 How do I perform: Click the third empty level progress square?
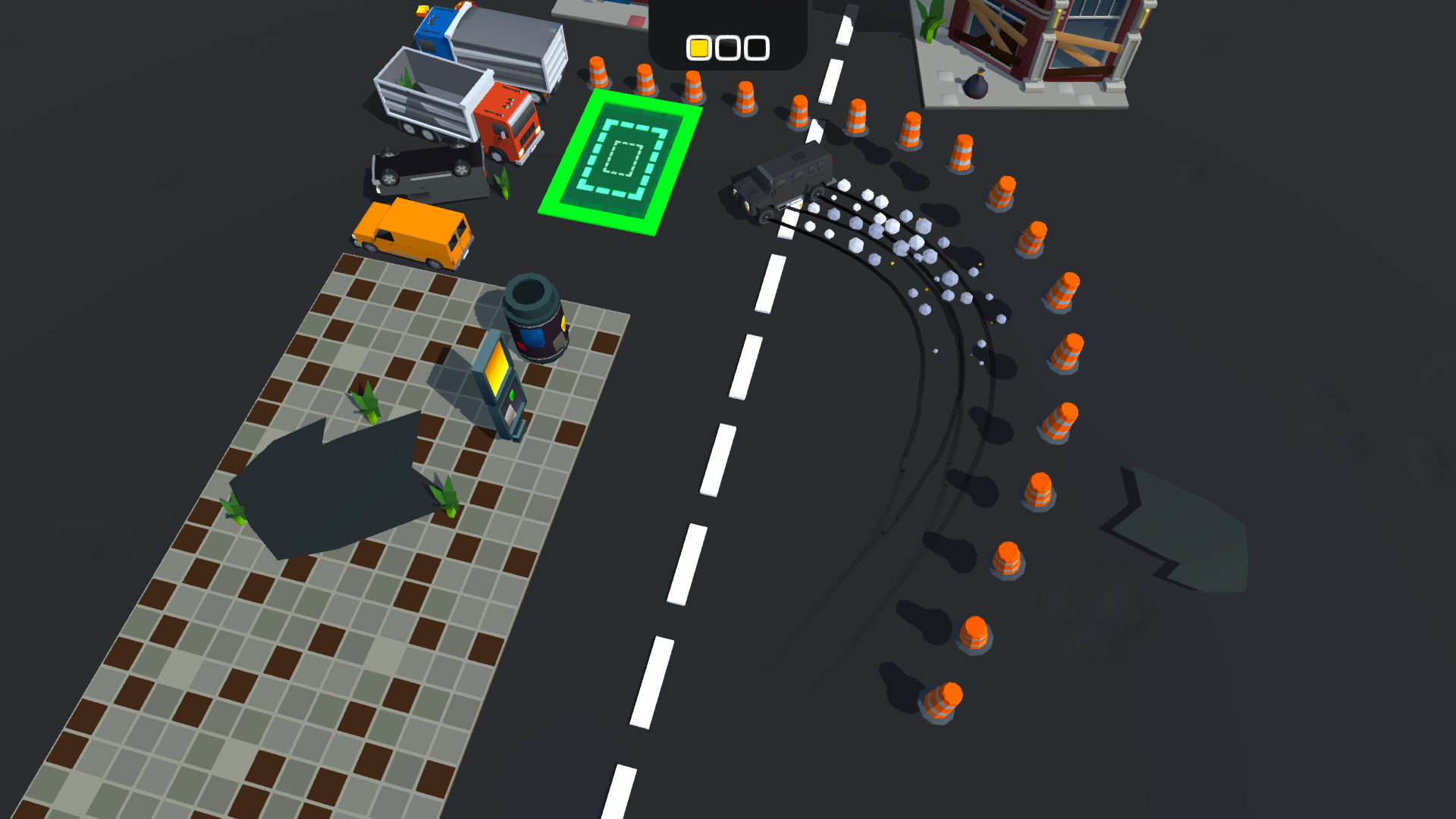click(755, 47)
